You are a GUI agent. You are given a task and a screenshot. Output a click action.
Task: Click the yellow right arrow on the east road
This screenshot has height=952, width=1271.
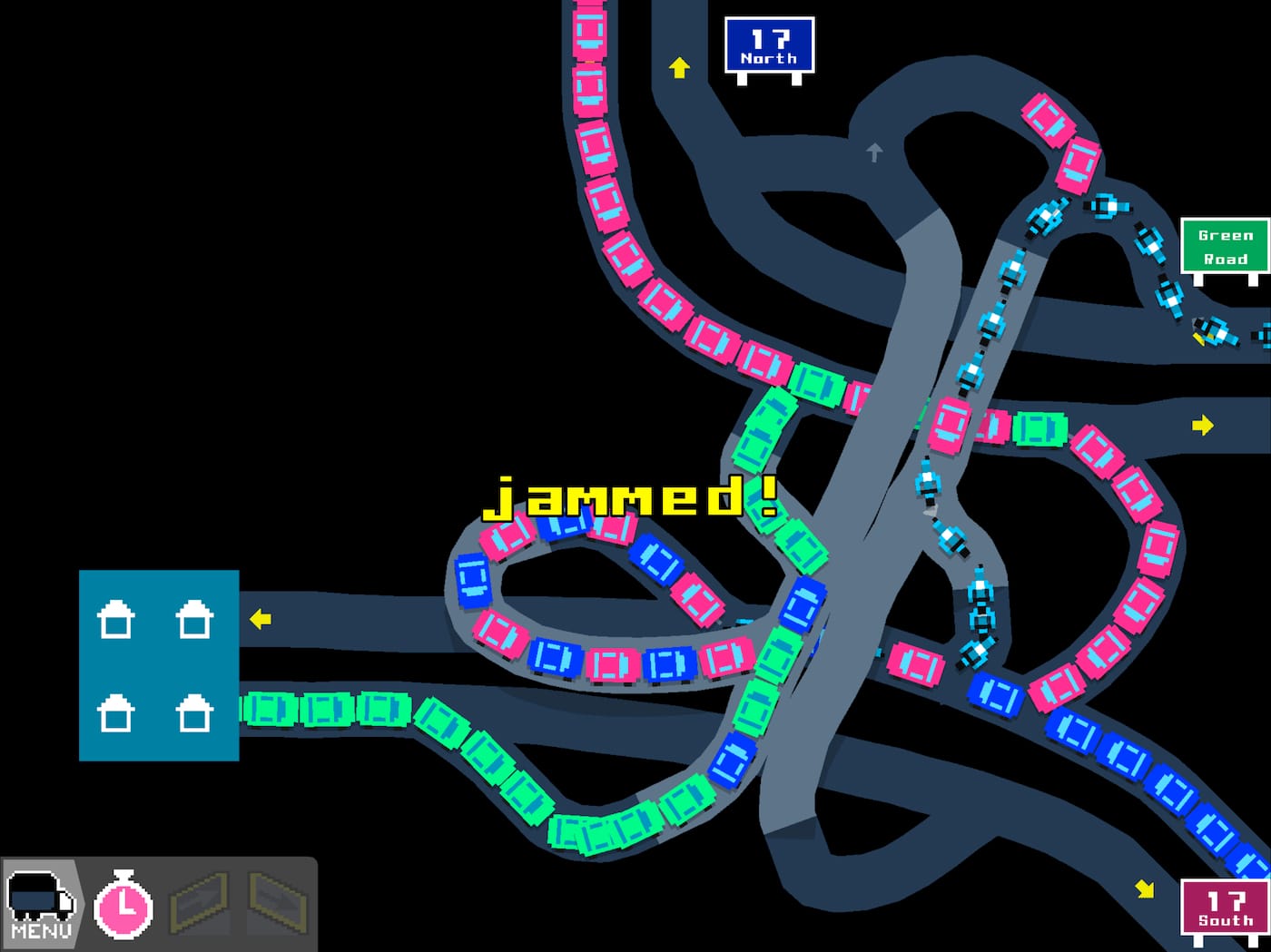point(1204,423)
